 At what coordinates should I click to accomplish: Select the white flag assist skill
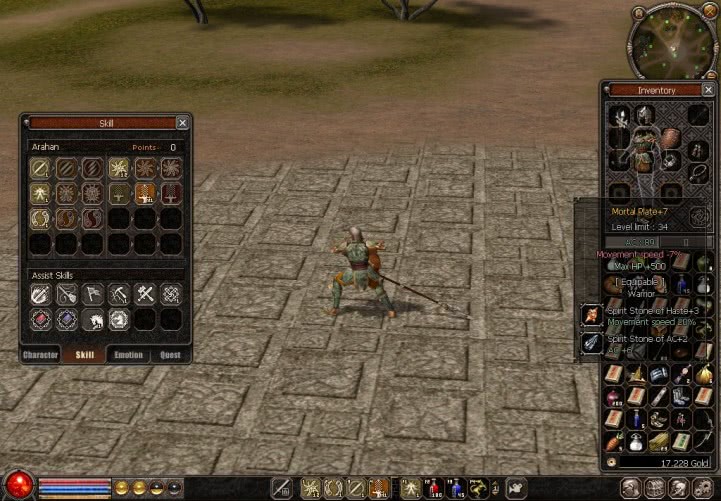[92, 294]
